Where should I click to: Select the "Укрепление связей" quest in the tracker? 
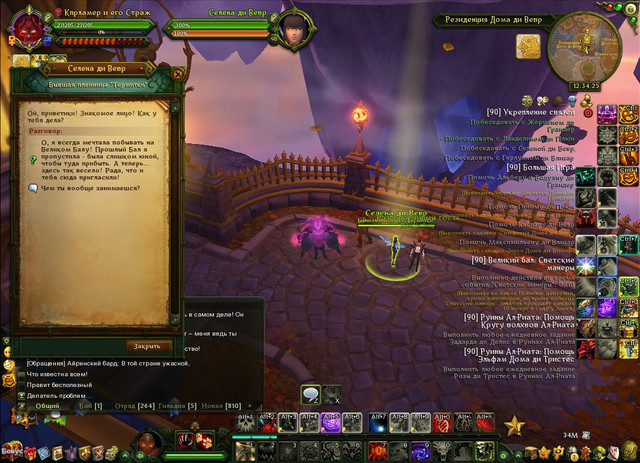click(531, 112)
